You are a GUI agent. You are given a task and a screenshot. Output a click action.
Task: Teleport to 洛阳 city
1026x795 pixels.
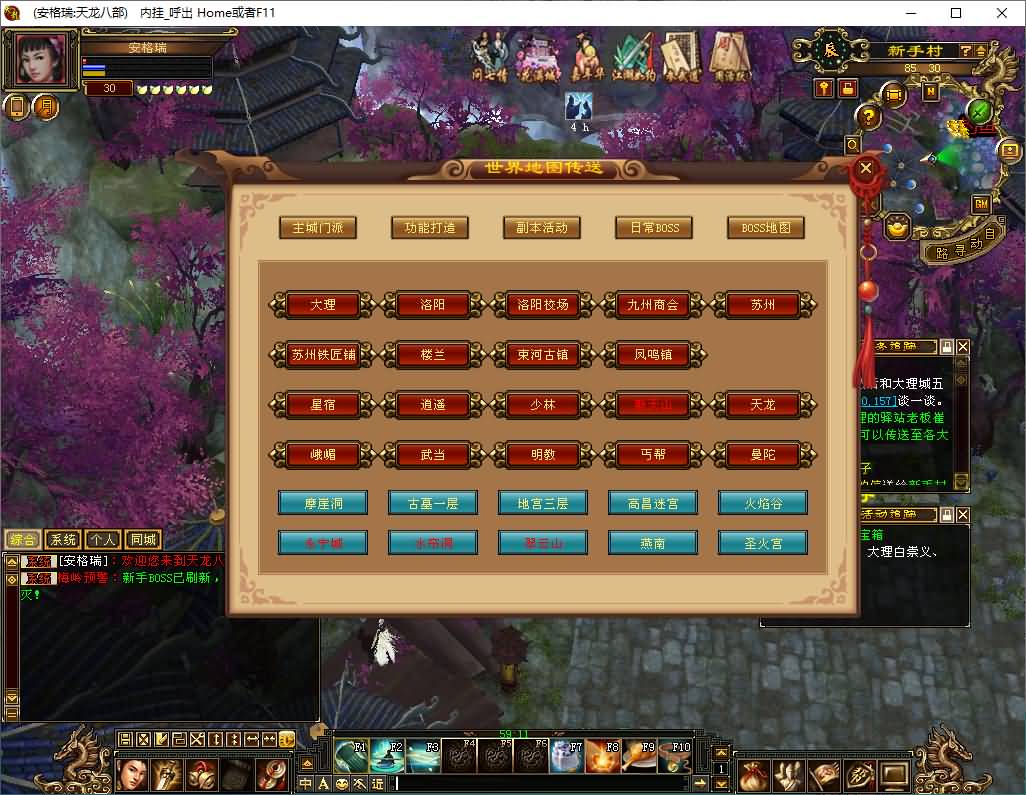click(x=433, y=305)
